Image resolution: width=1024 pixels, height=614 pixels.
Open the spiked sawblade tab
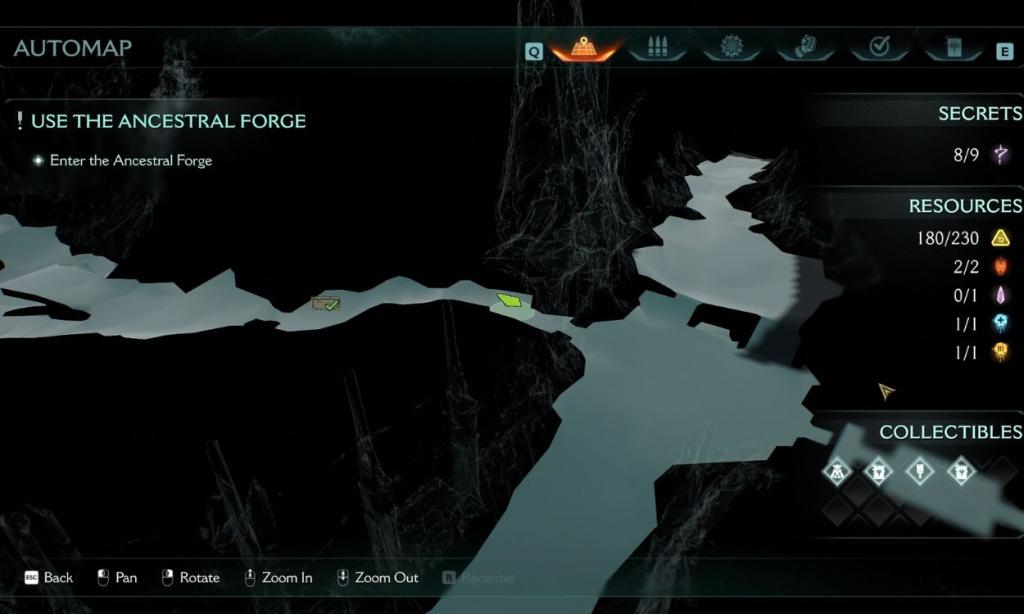click(730, 47)
